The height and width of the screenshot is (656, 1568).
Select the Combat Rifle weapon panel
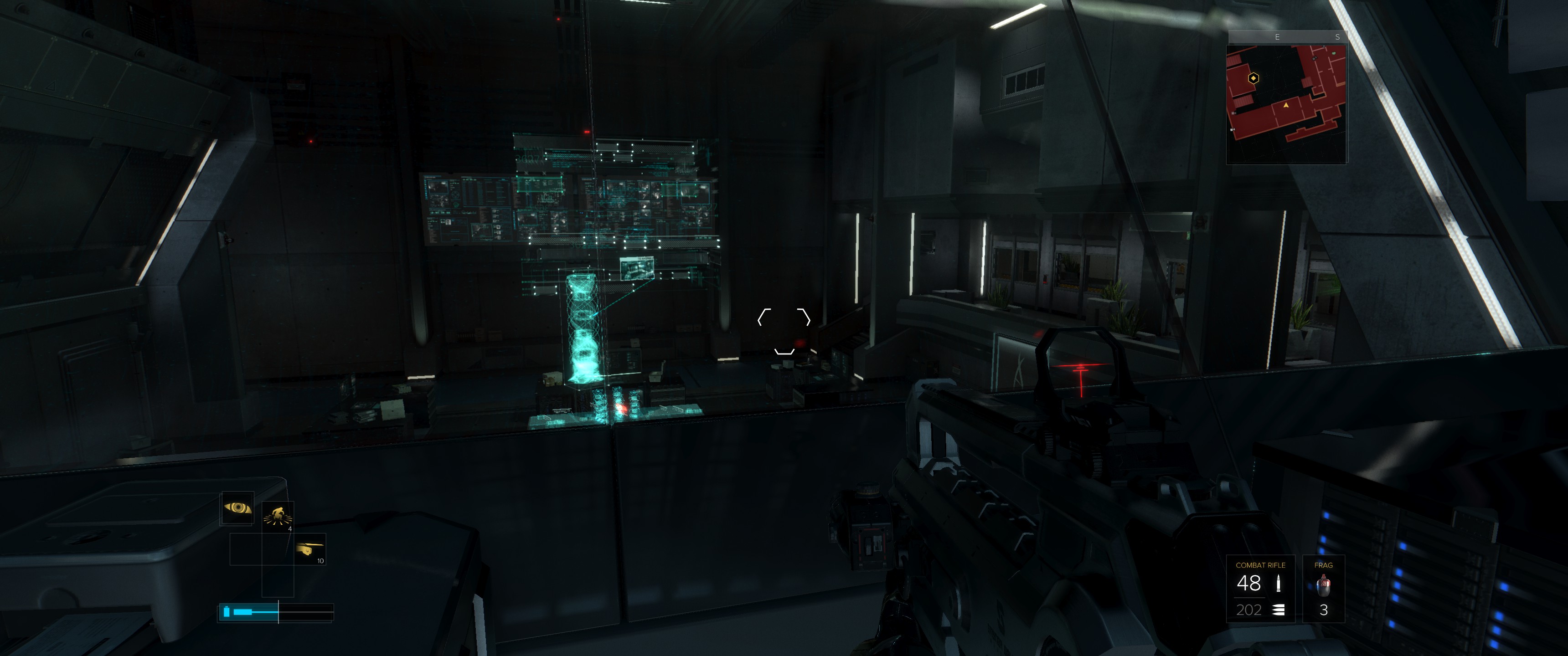[1259, 589]
